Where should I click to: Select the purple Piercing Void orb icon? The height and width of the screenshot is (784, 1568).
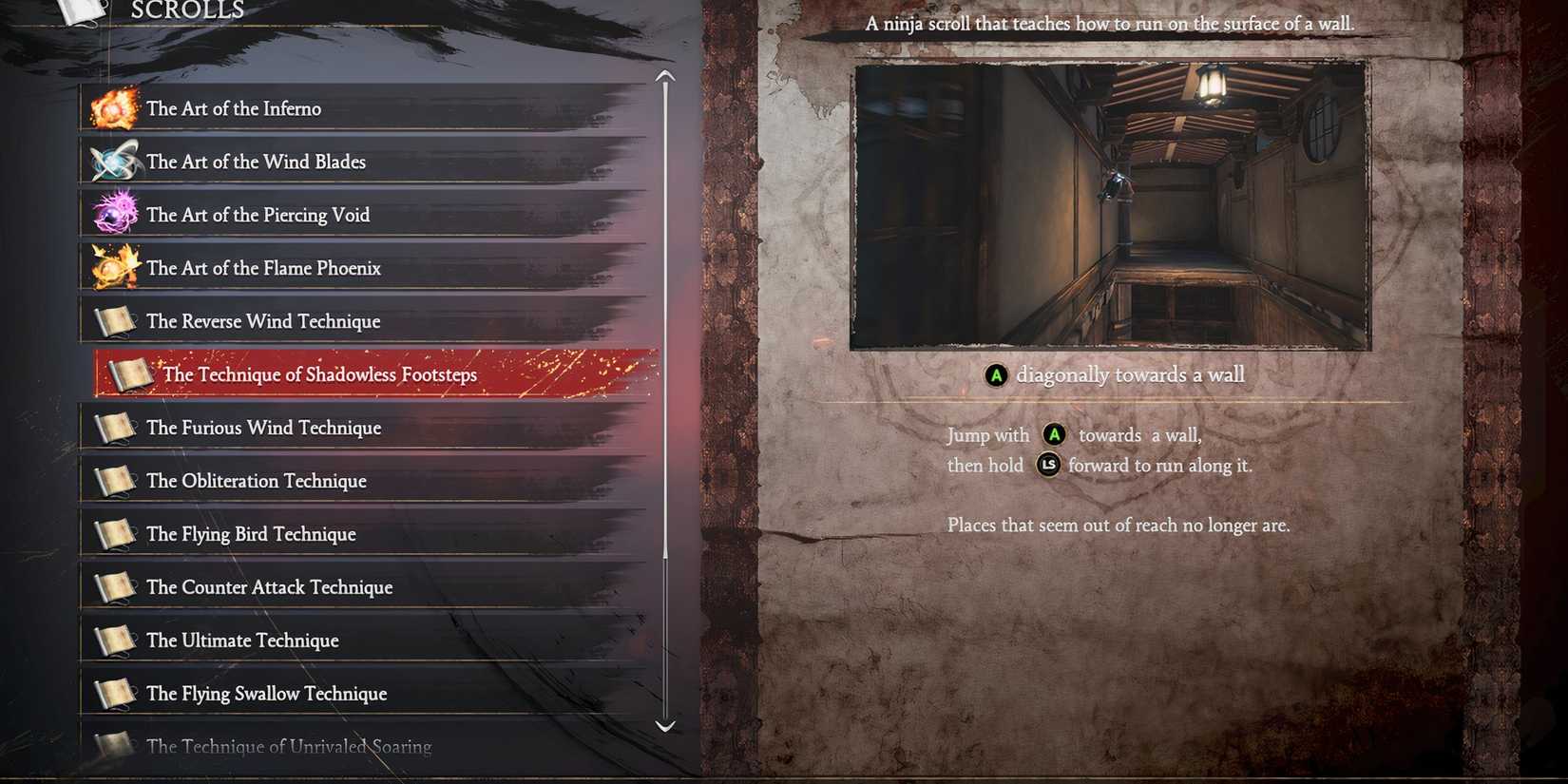[x=114, y=215]
